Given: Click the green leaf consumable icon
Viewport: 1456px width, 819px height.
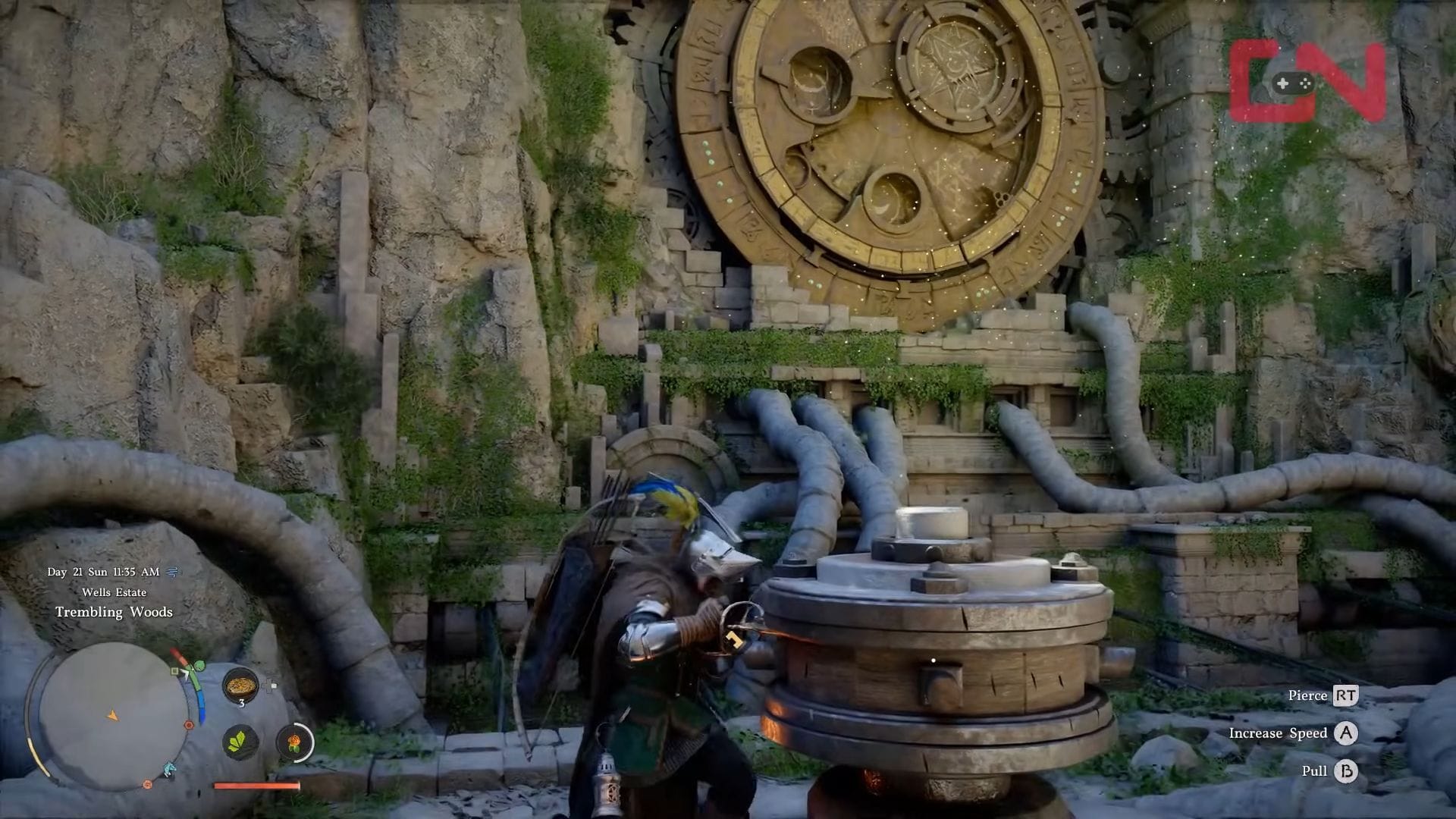Looking at the screenshot, I should coord(239,743).
